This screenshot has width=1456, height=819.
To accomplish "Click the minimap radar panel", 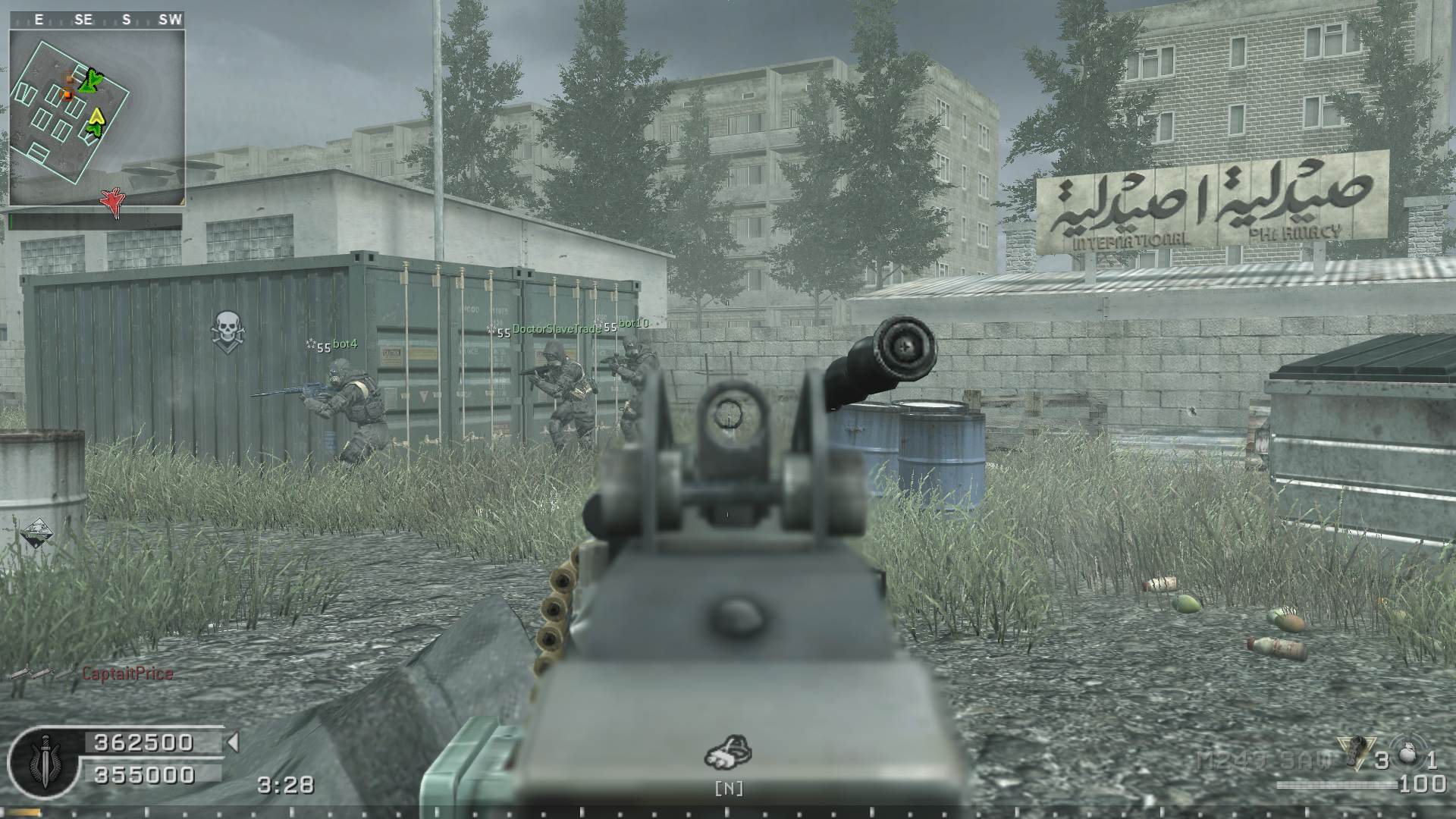I will pos(97,118).
